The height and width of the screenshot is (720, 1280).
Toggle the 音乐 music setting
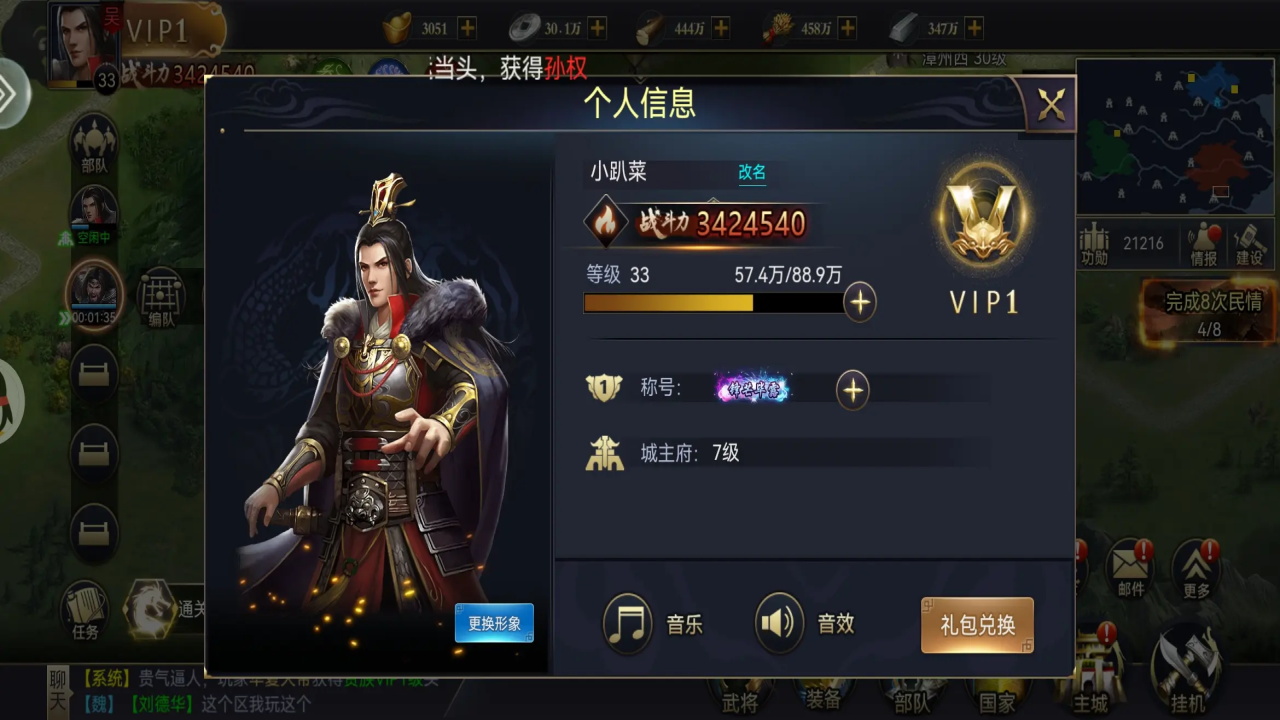(x=628, y=622)
